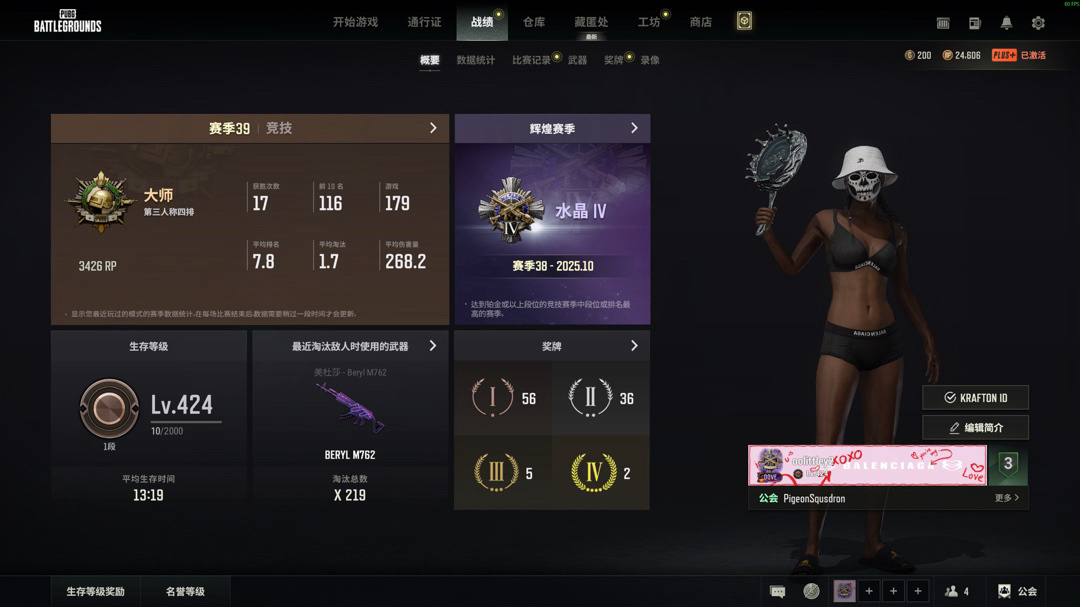The image size is (1080, 607).
Task: Open the settings gear icon
Action: (1038, 23)
